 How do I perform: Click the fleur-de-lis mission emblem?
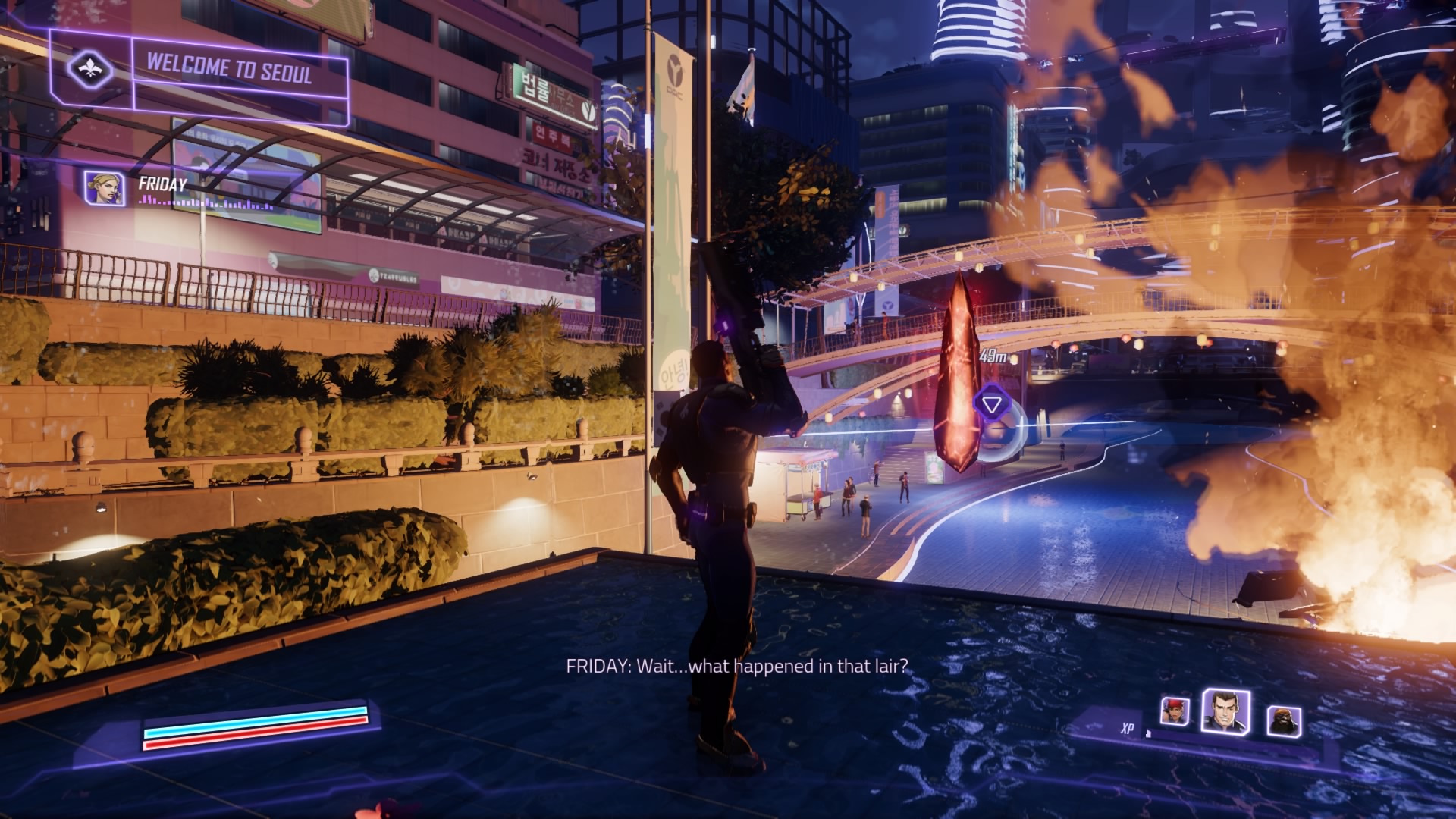pyautogui.click(x=90, y=70)
